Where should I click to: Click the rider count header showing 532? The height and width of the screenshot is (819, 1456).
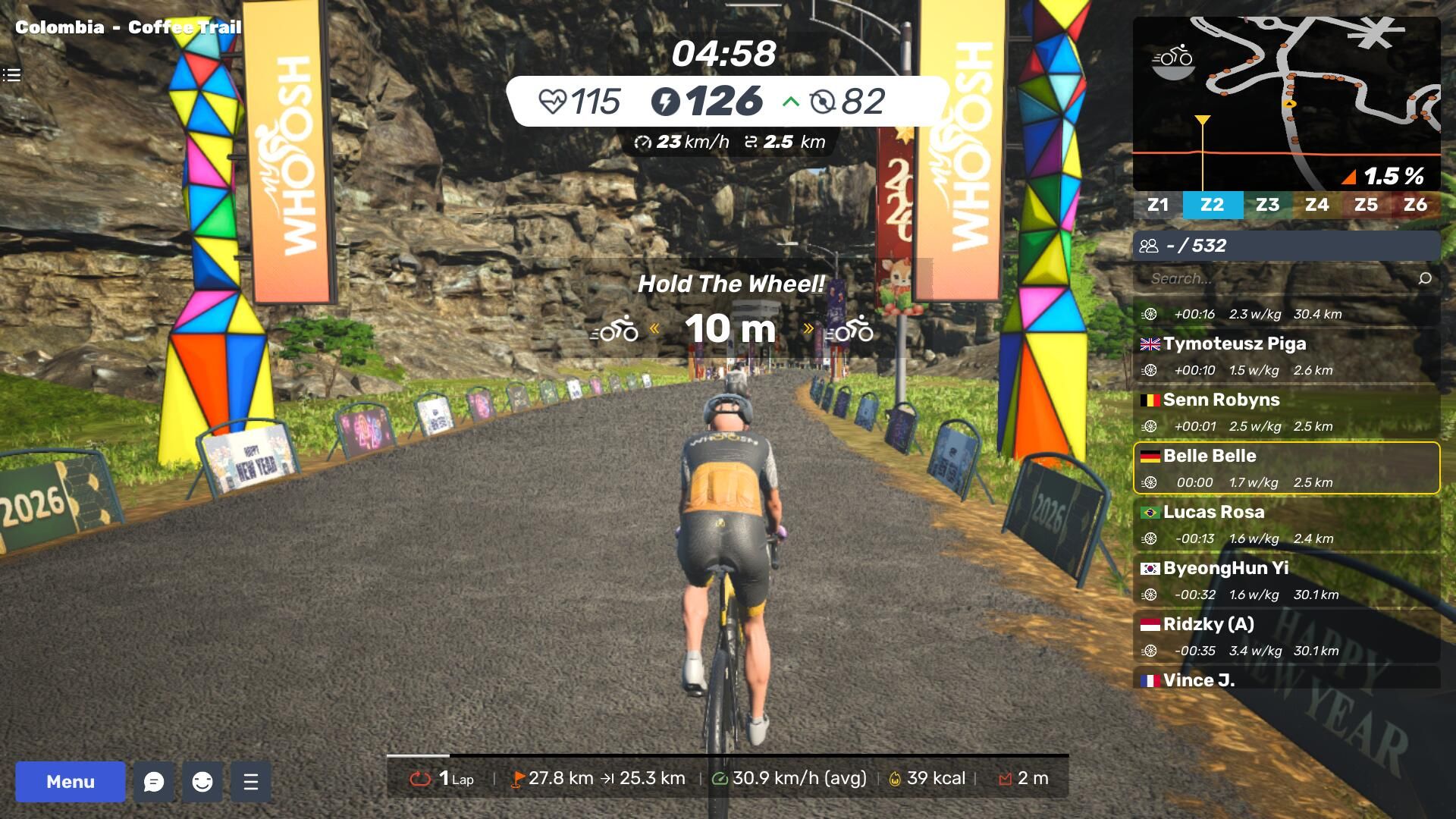pyautogui.click(x=1286, y=246)
